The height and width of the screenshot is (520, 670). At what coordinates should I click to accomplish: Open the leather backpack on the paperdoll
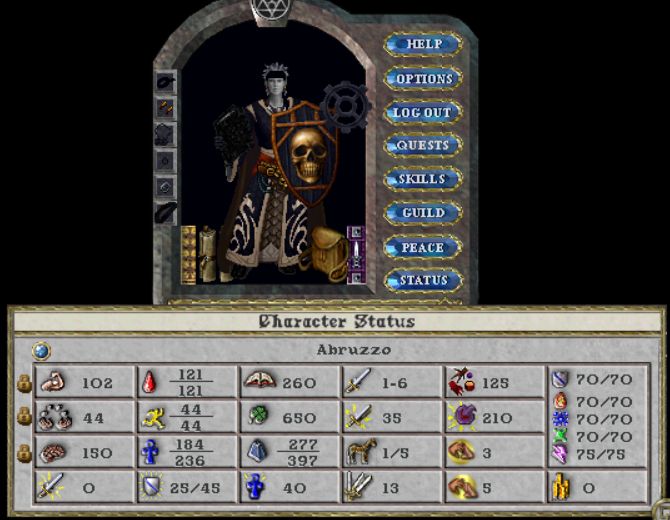click(x=327, y=254)
